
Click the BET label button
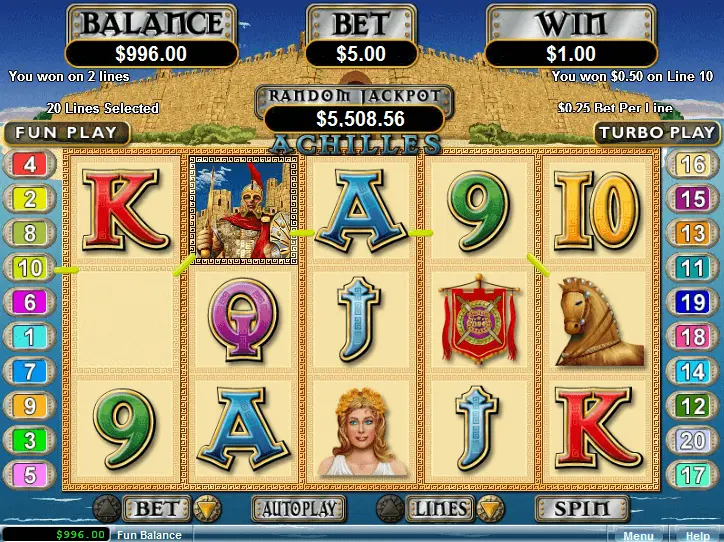(156, 509)
